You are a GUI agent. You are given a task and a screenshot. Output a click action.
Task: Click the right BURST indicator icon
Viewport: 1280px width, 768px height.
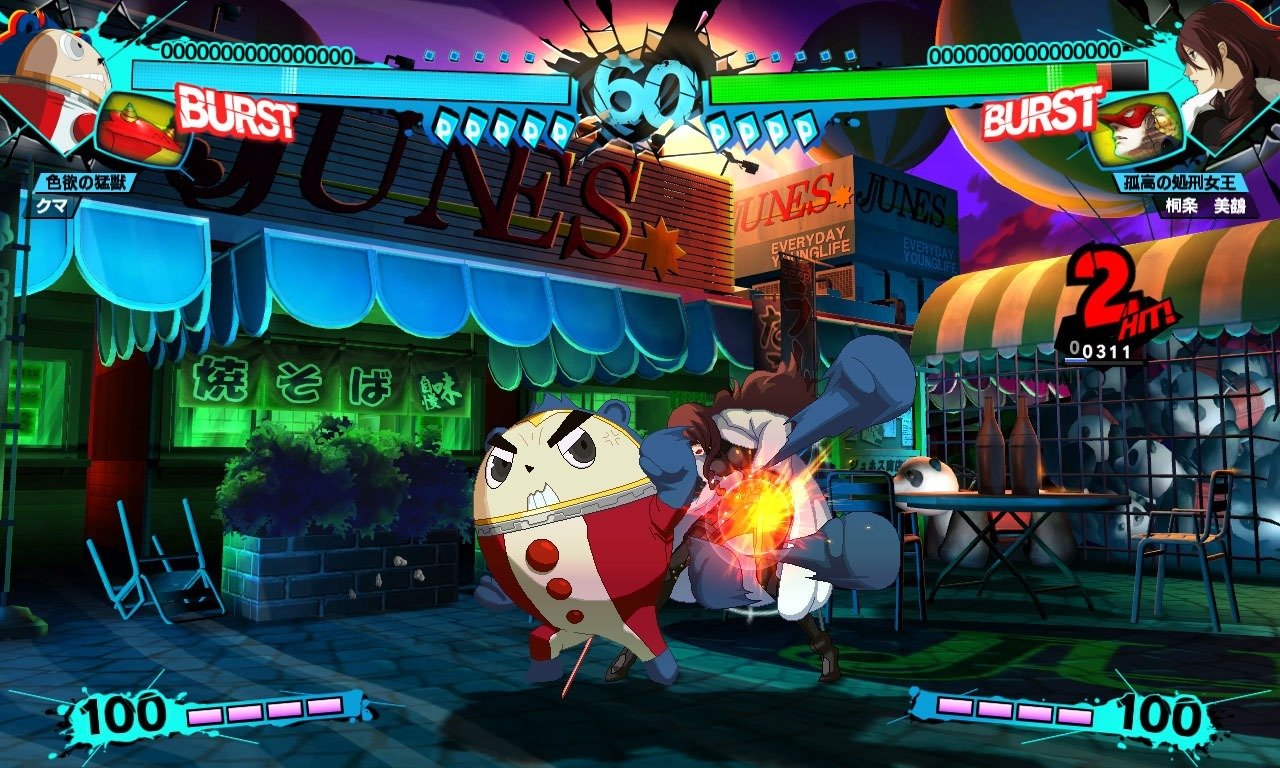[x=1035, y=115]
